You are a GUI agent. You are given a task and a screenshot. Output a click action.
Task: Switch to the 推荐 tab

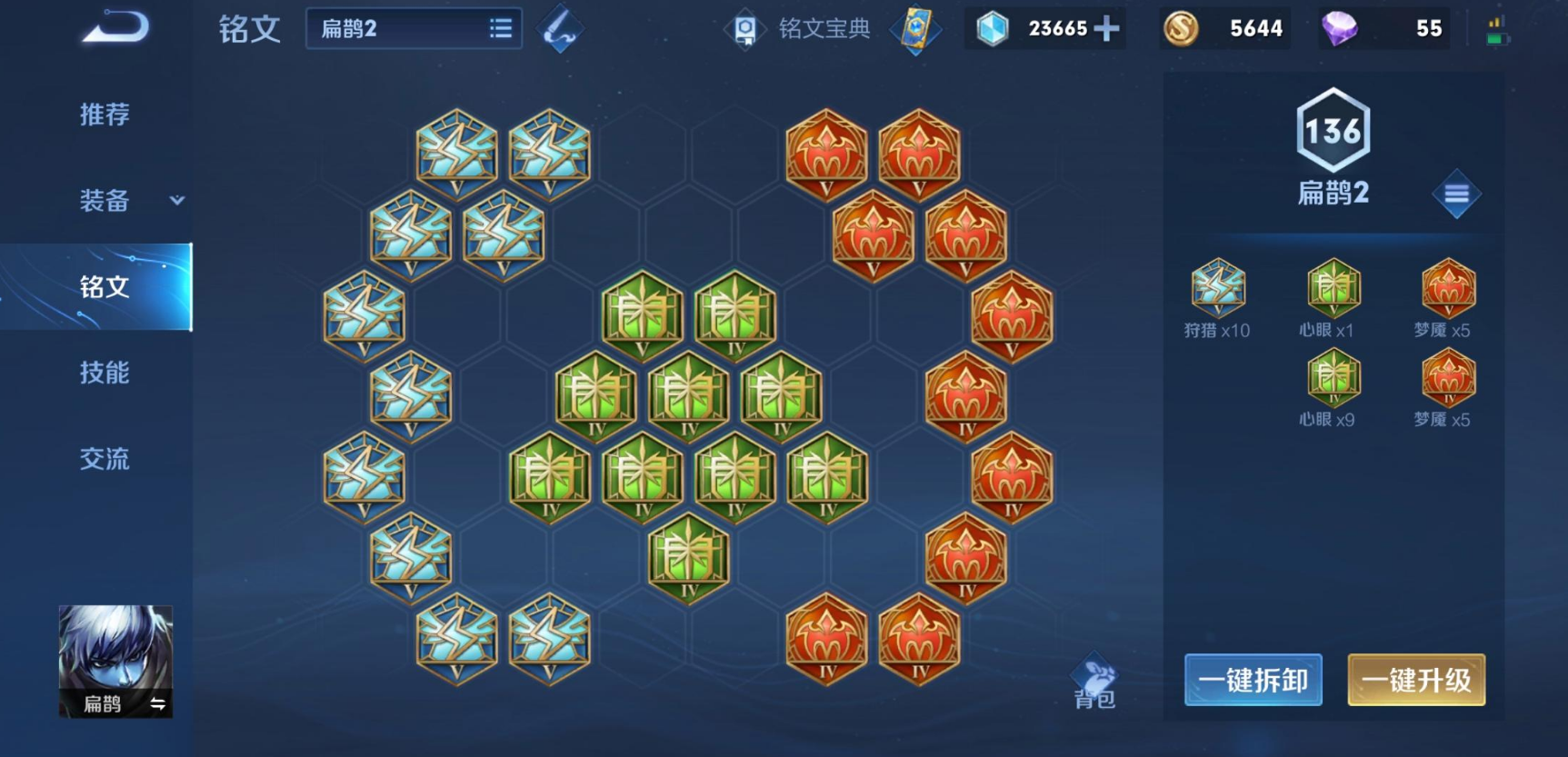105,115
